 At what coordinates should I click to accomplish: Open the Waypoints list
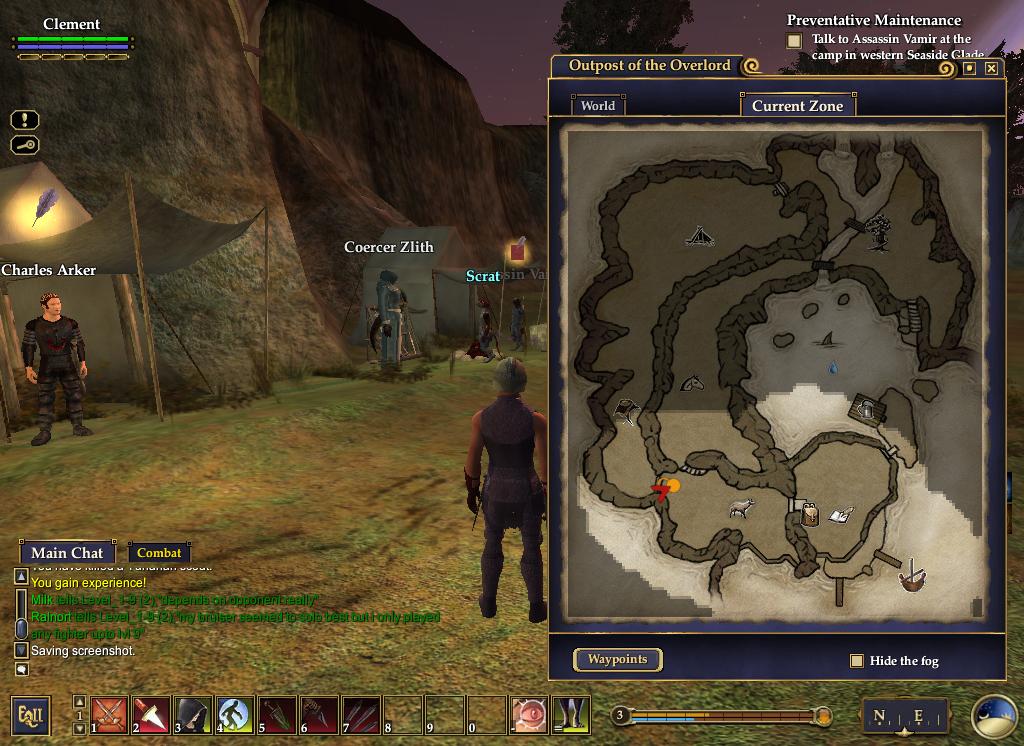pos(617,659)
